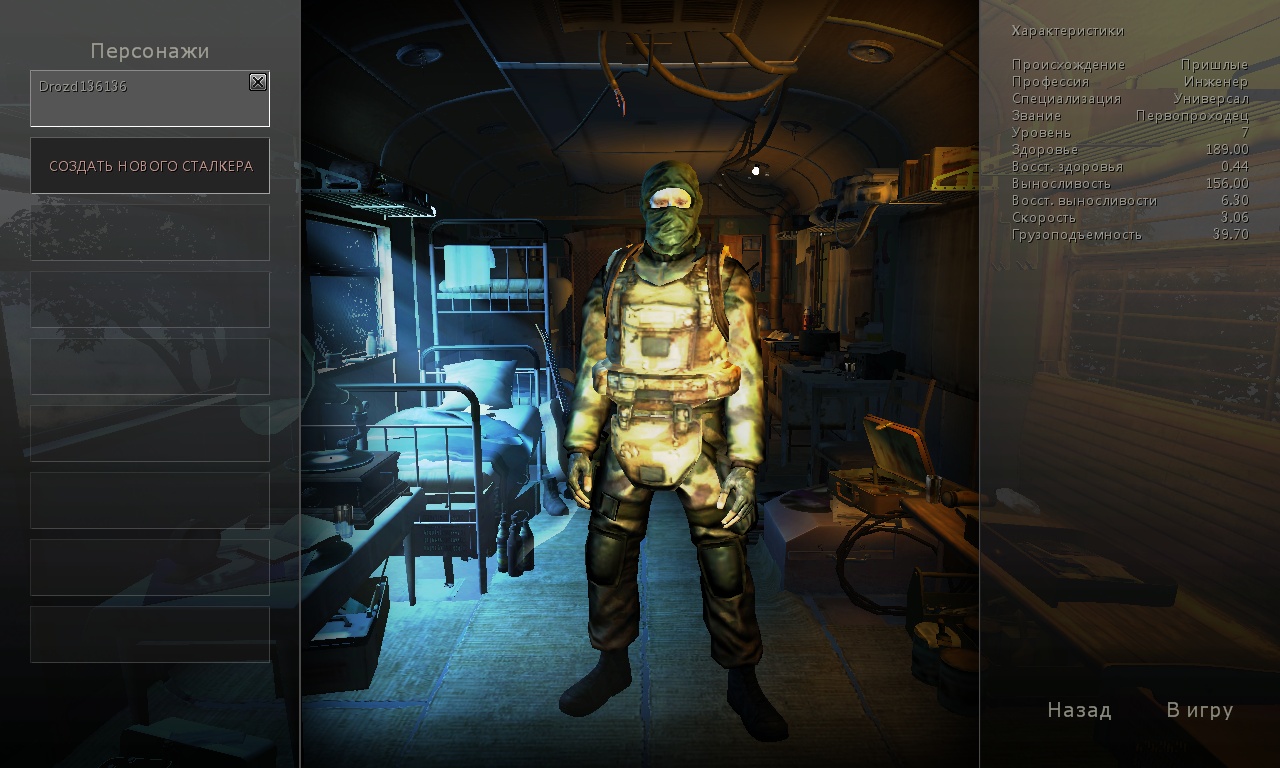This screenshot has height=768, width=1280.
Task: Delete character with the X button
Action: pos(258,82)
